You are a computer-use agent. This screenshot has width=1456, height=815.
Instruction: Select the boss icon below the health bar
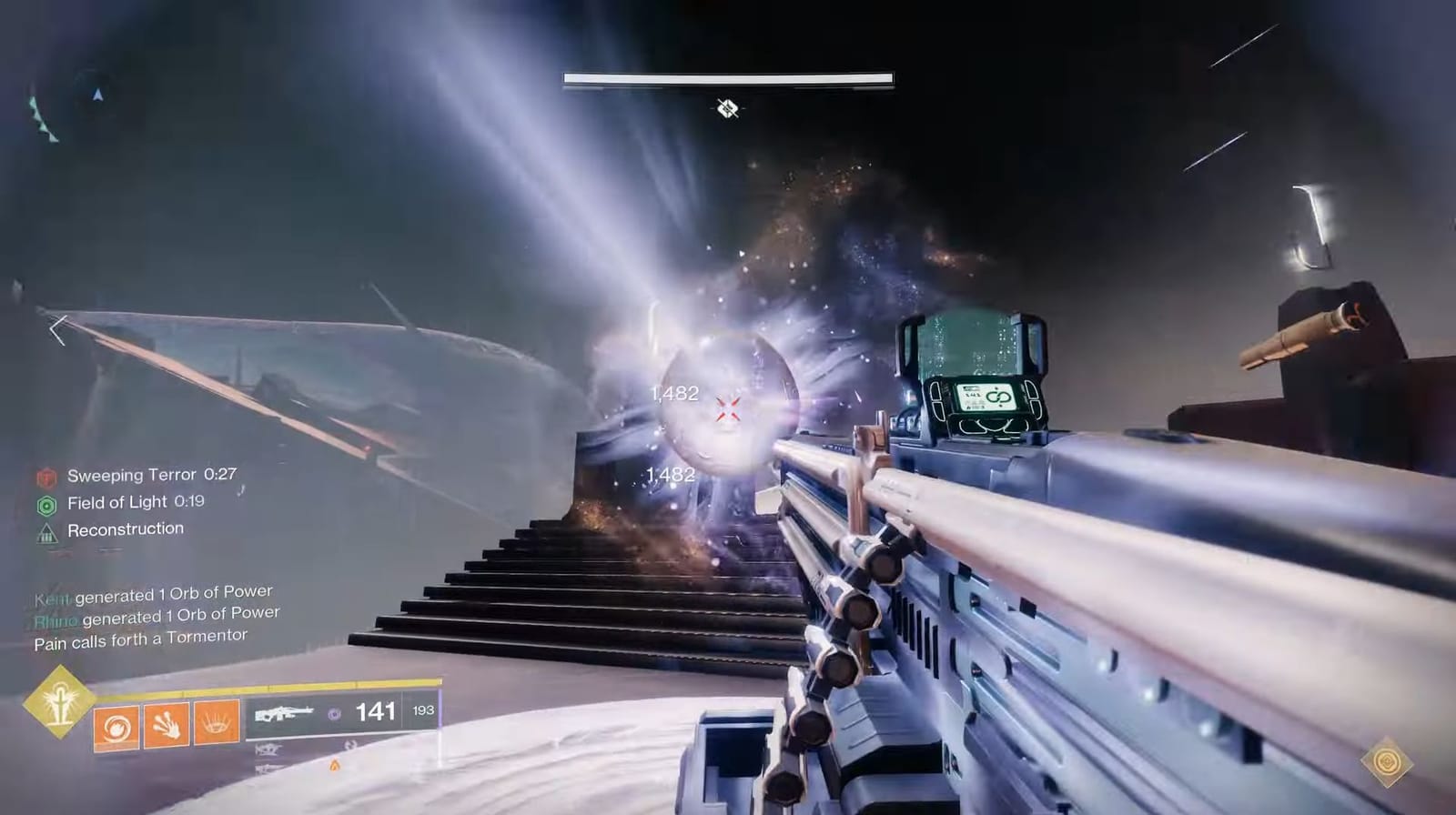pyautogui.click(x=728, y=107)
